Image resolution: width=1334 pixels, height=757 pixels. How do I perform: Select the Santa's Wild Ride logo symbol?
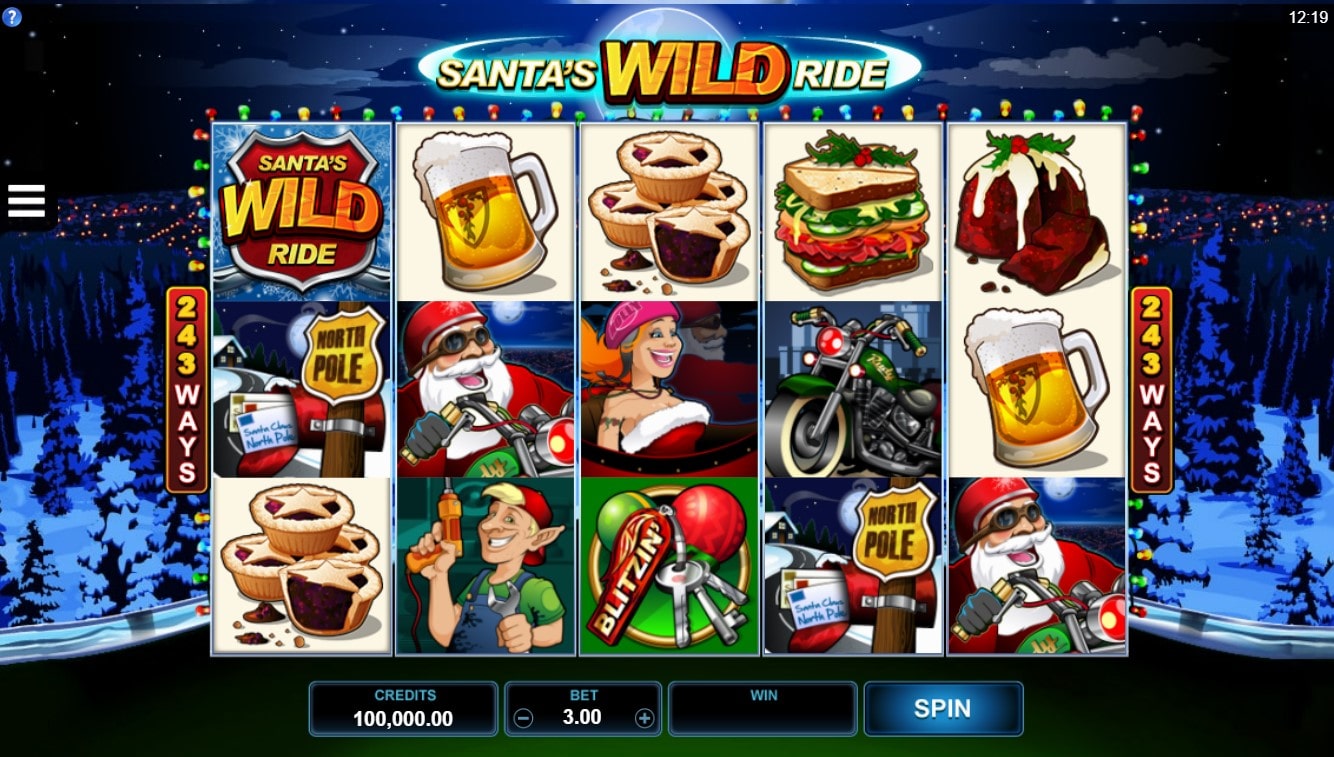pyautogui.click(x=300, y=207)
